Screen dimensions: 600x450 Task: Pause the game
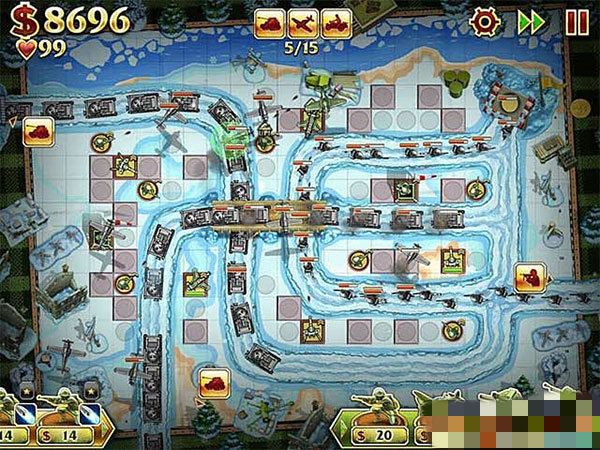(x=577, y=21)
